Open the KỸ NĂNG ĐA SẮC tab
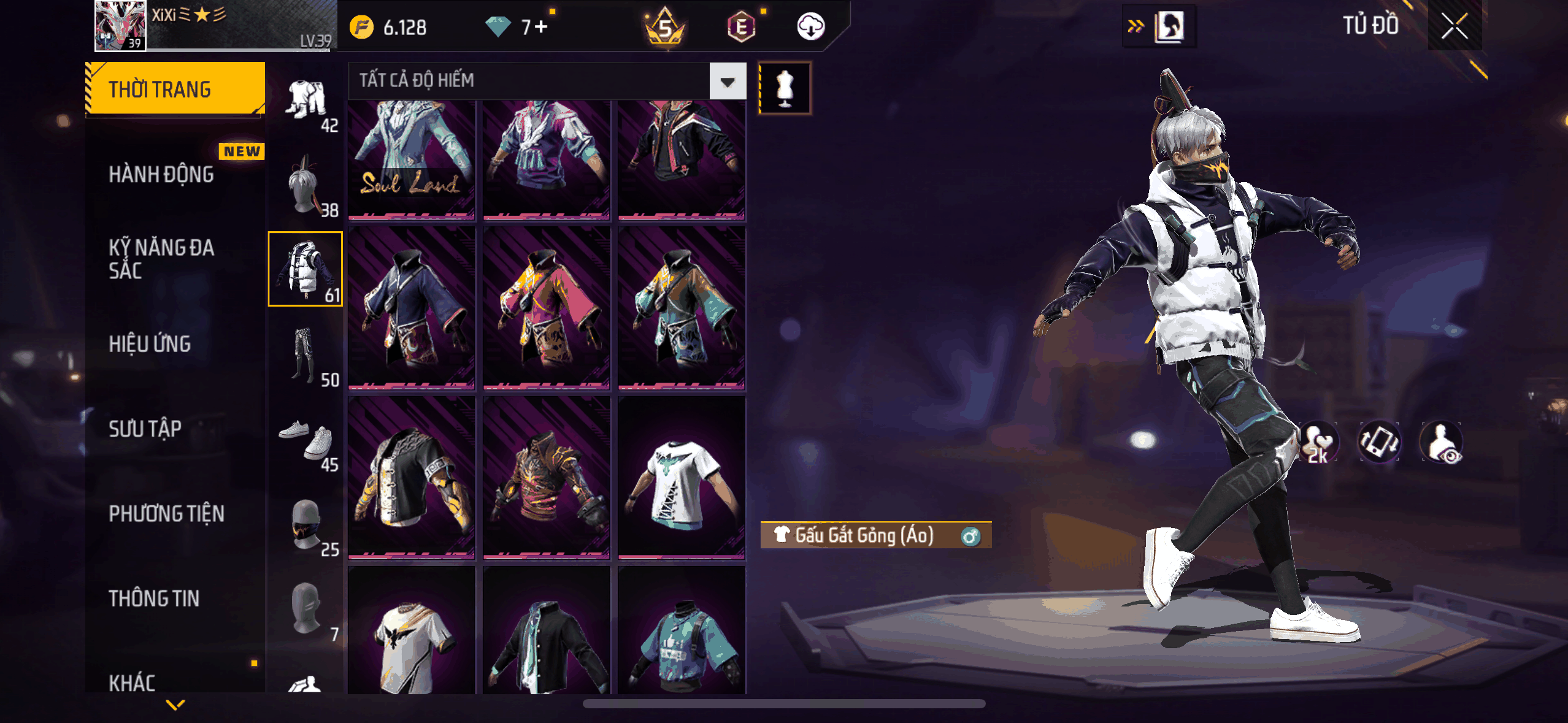Image resolution: width=1568 pixels, height=723 pixels. 161,259
